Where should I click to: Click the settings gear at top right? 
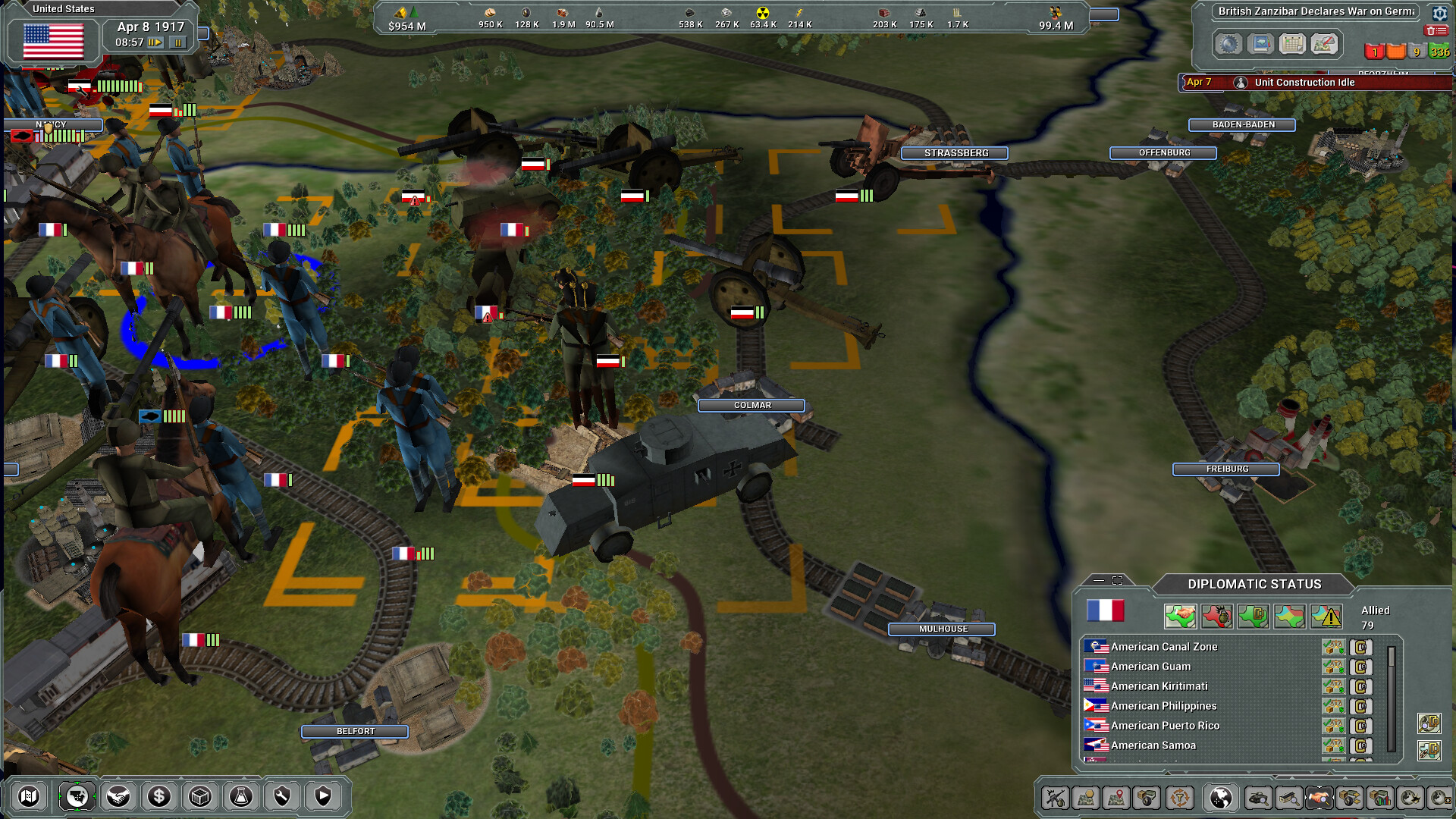tap(1440, 11)
